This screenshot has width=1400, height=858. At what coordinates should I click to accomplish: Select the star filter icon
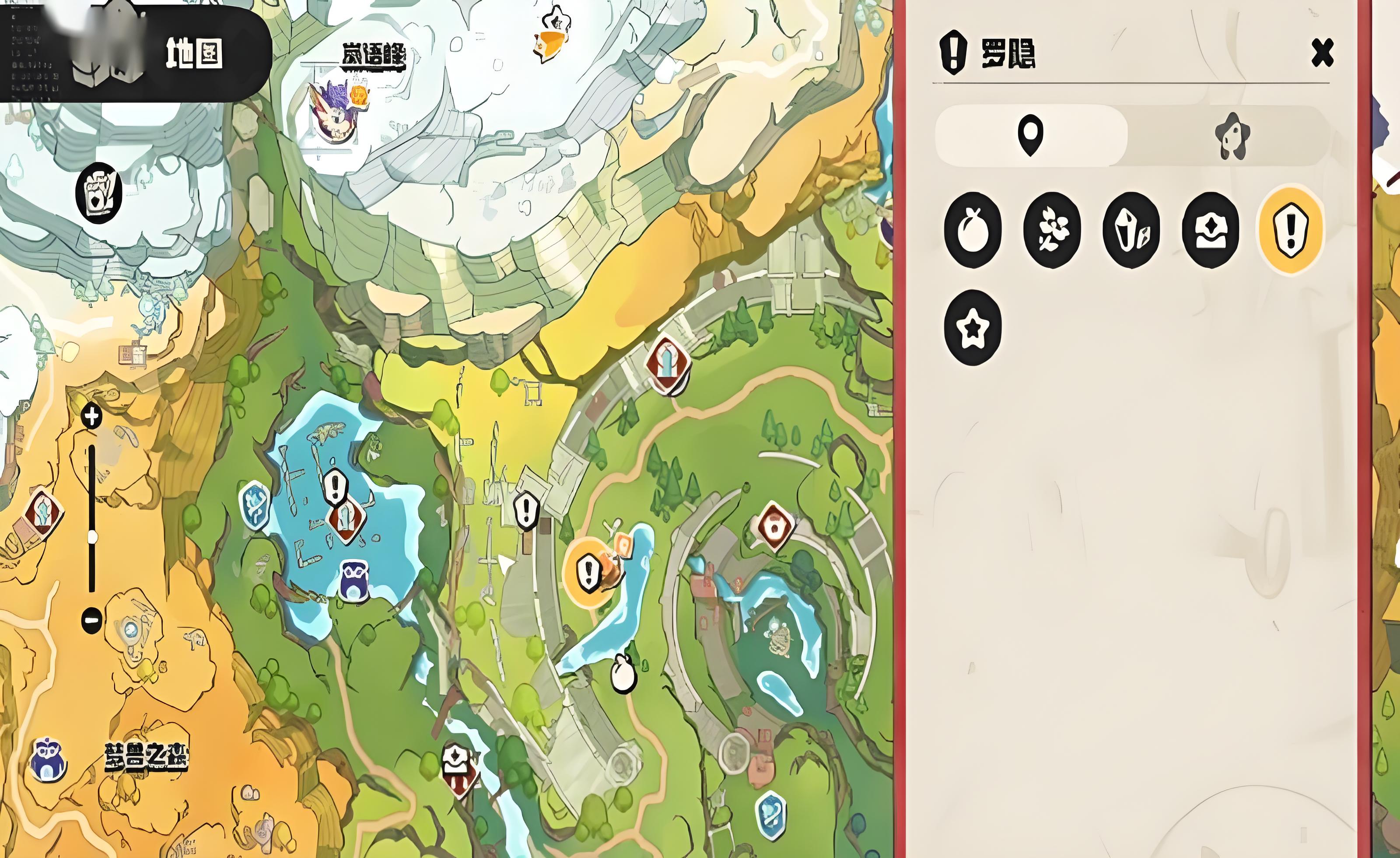(x=972, y=327)
